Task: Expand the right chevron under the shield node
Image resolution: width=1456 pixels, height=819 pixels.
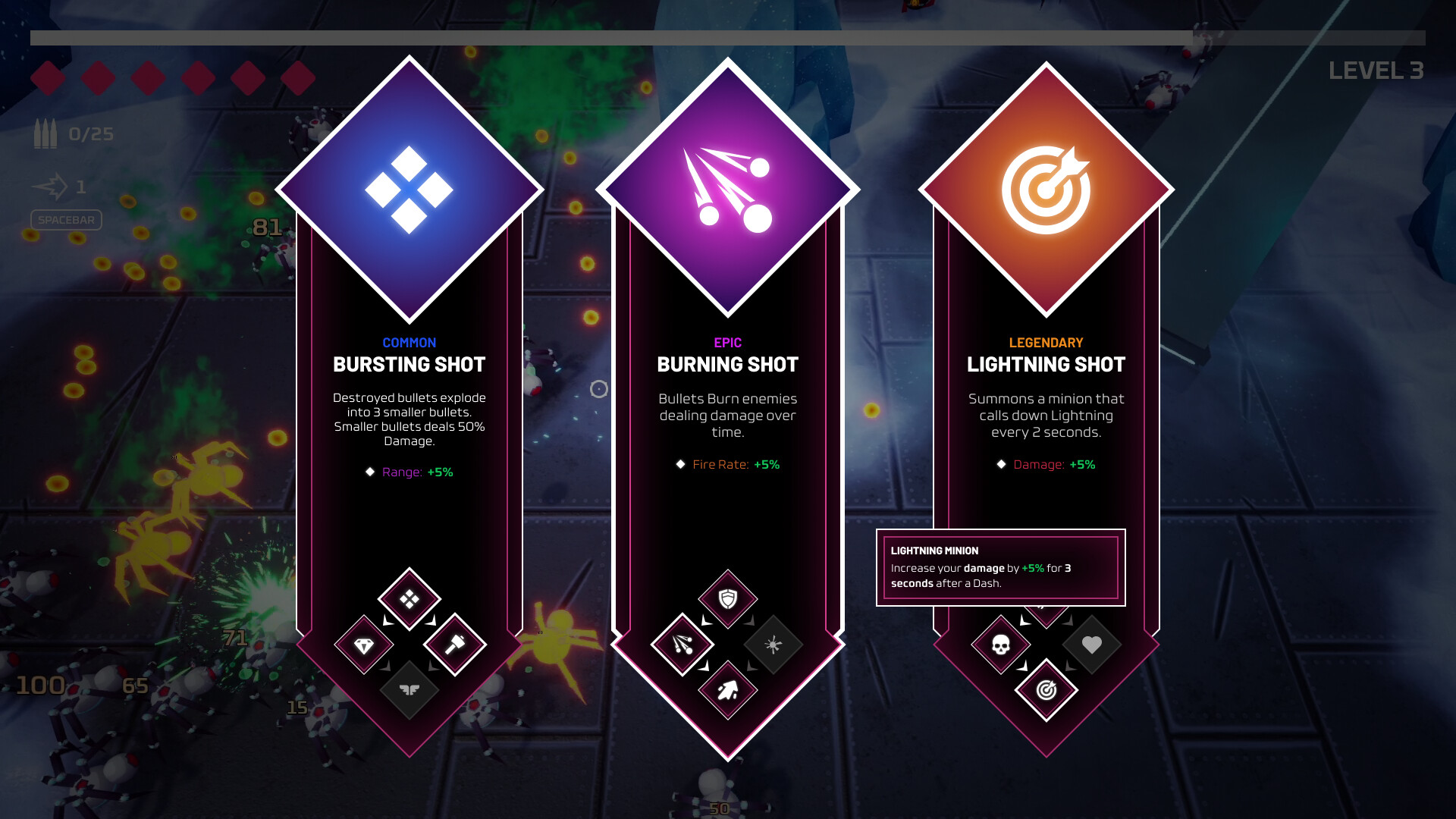Action: pos(751,622)
